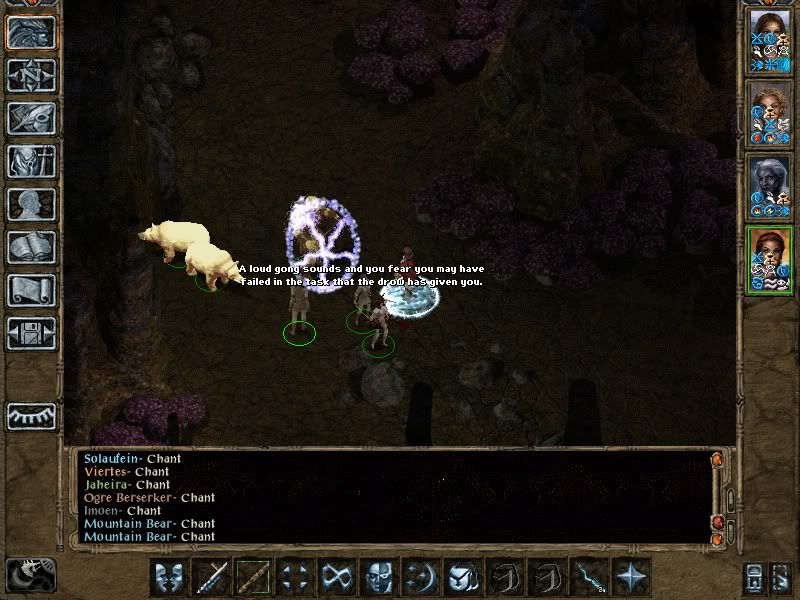Viewport: 800px width, 600px height.
Task: Open special abilities with the star icon
Action: click(631, 576)
